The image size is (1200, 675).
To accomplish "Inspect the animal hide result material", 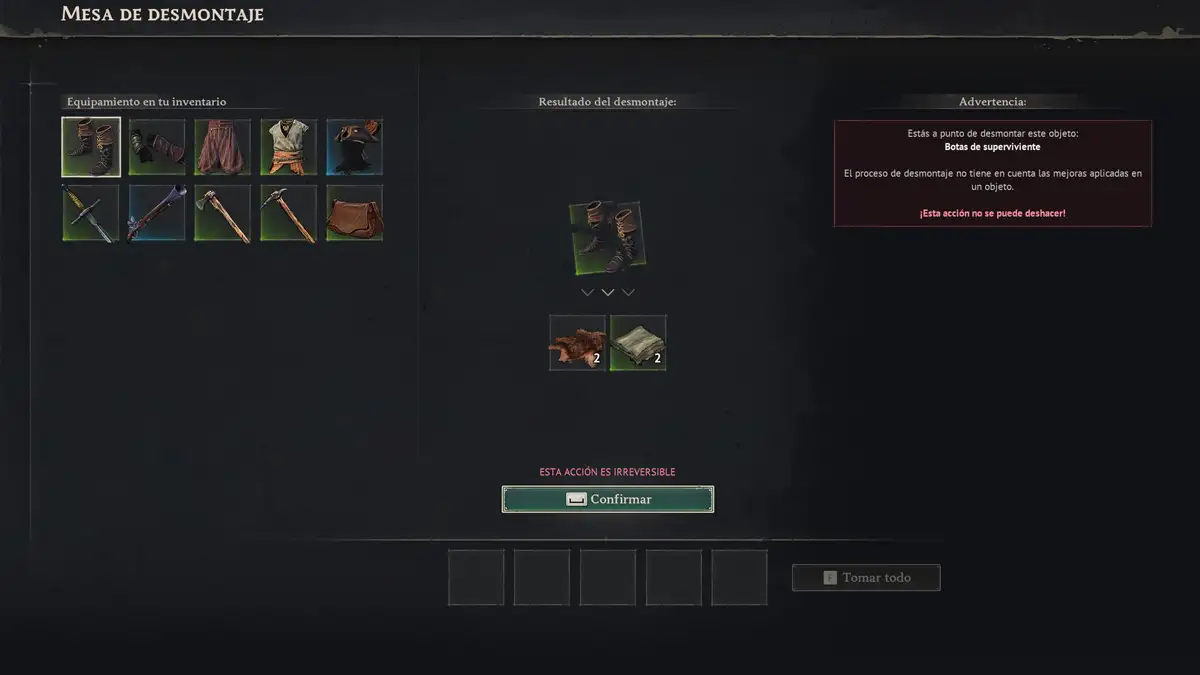I will [x=578, y=343].
